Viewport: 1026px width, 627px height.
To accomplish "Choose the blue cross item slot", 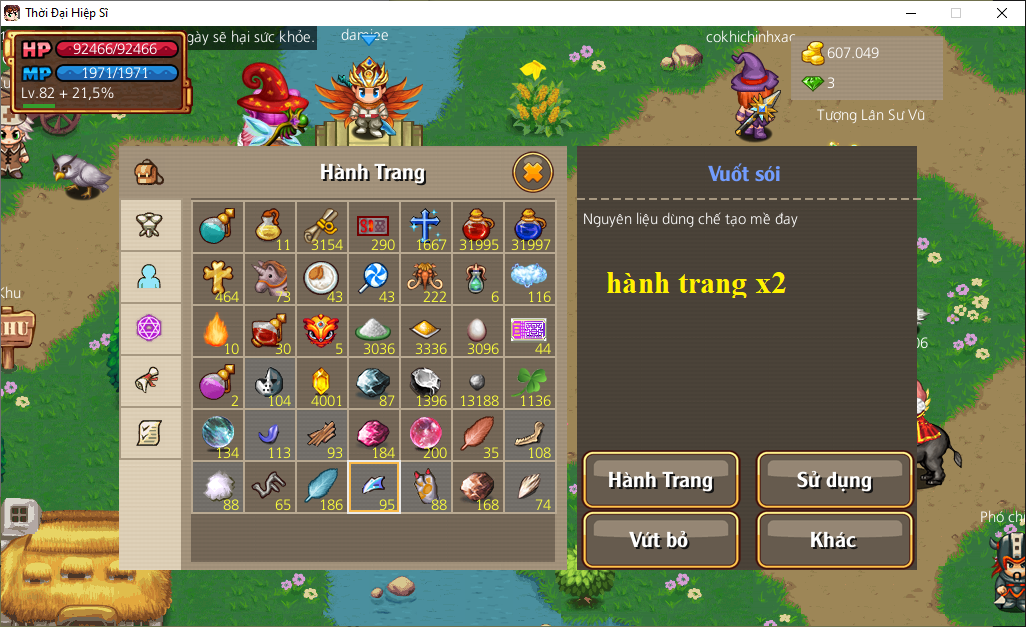I will (426, 226).
